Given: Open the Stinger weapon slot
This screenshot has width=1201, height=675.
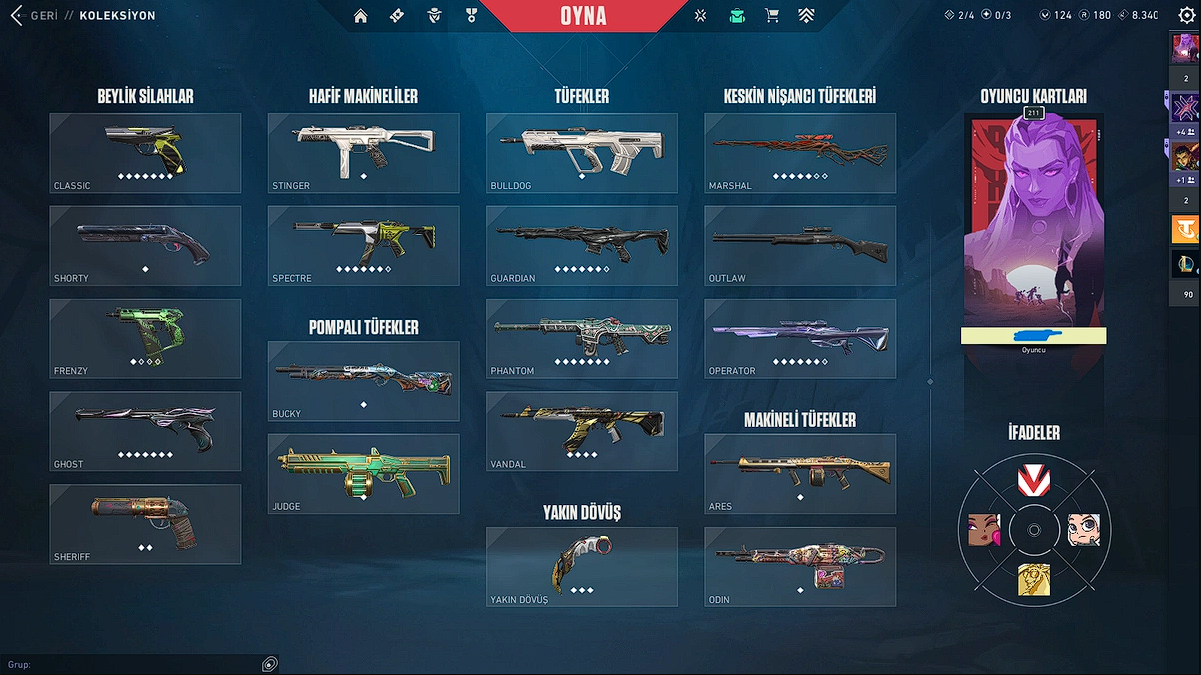Looking at the screenshot, I should tap(363, 152).
